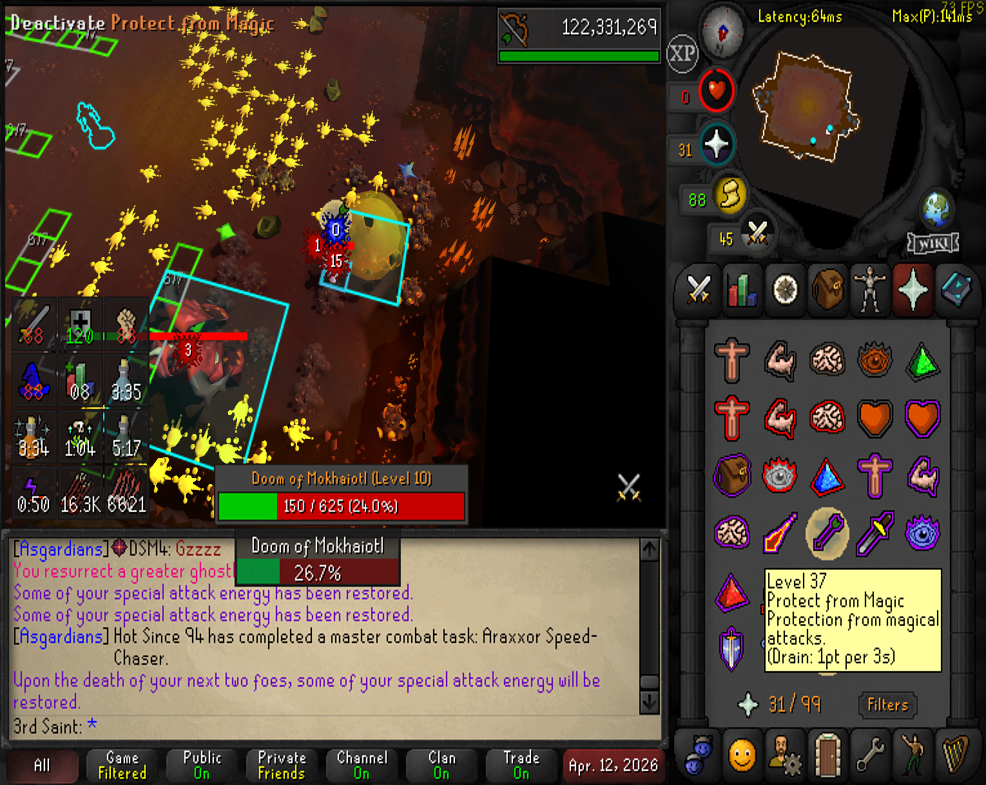This screenshot has height=785, width=986.
Task: Show the Worn Equipment tab
Action: [x=872, y=290]
